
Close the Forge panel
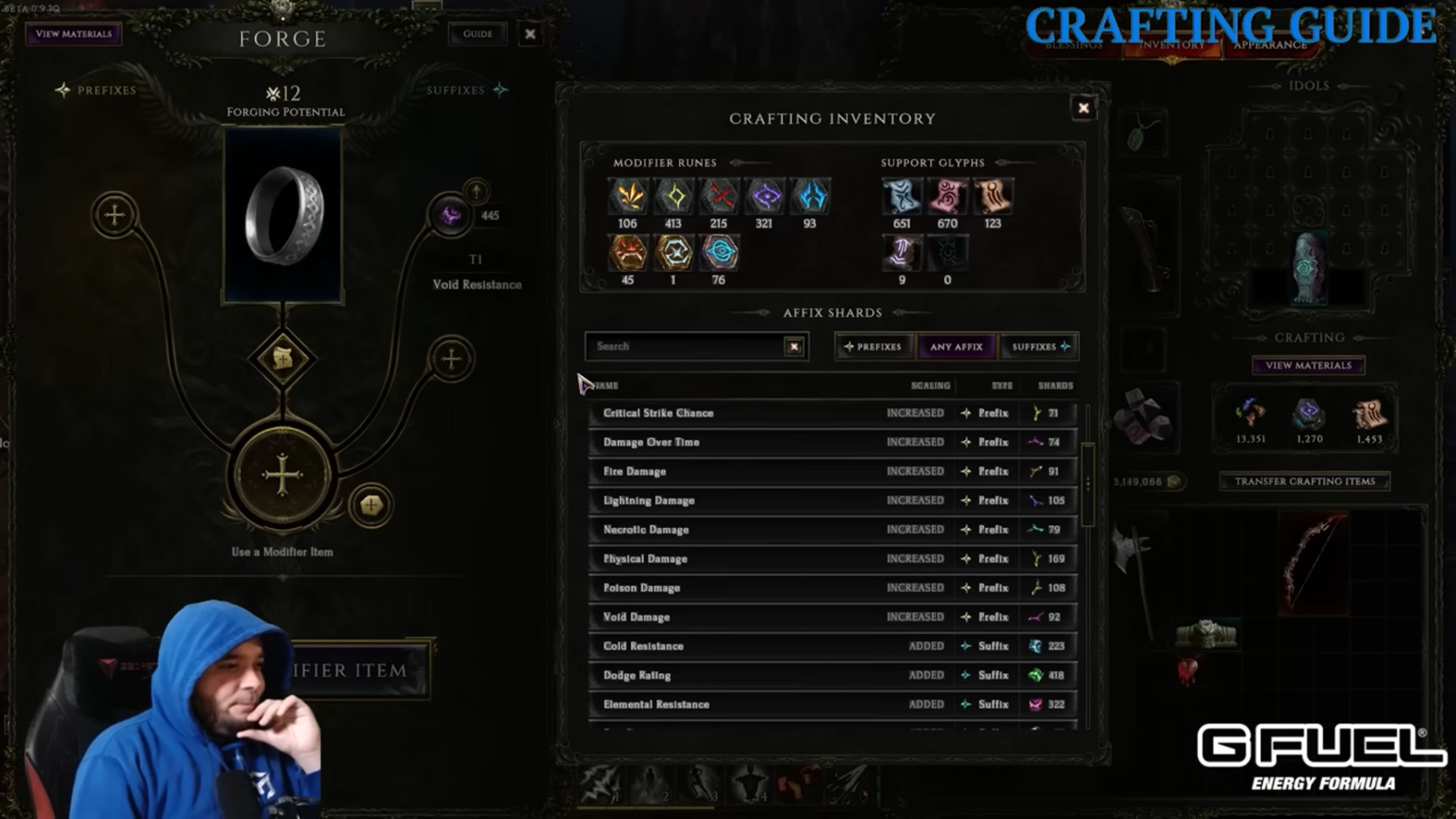531,34
